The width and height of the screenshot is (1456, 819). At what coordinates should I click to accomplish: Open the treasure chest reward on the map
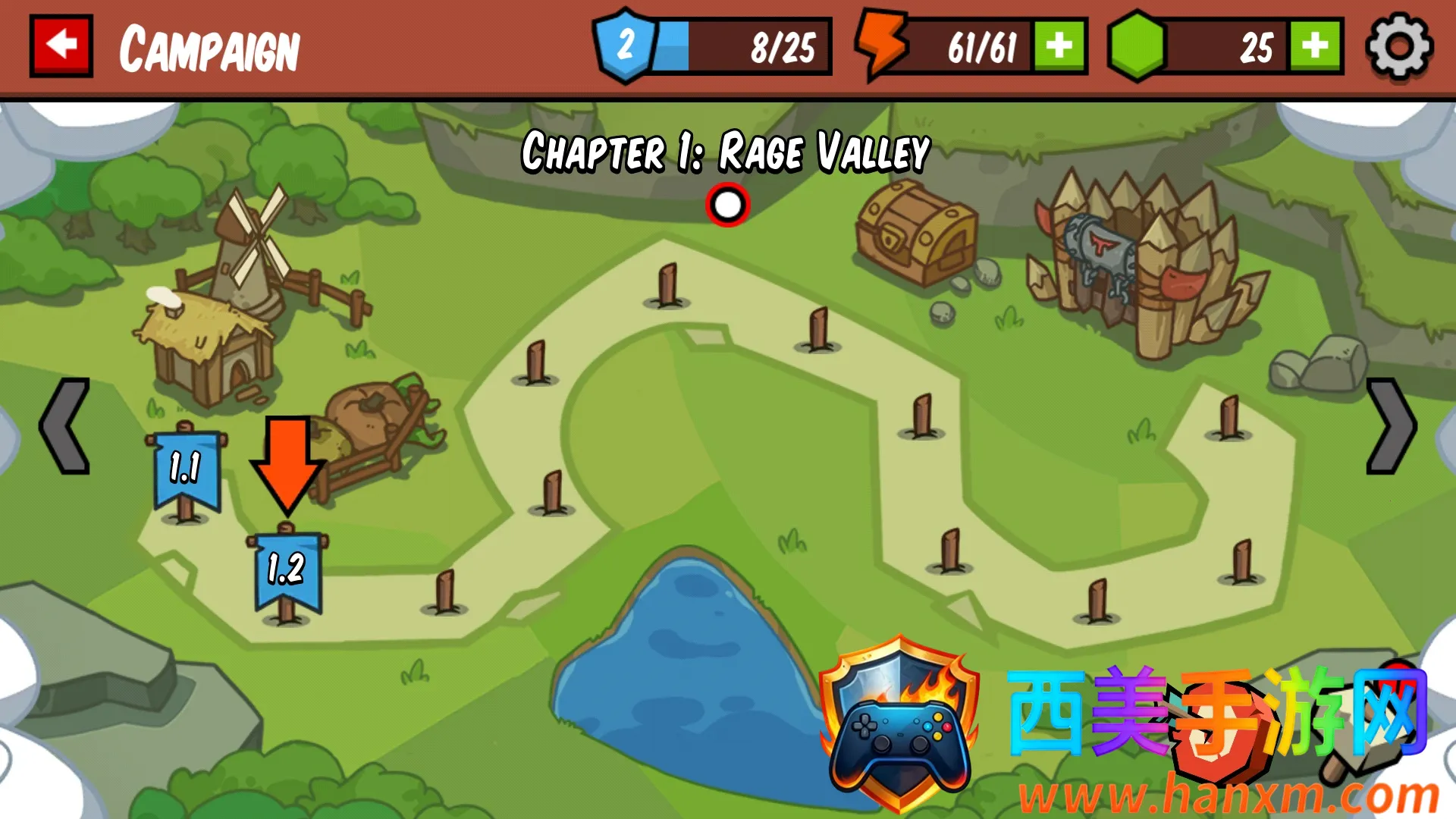(x=915, y=231)
